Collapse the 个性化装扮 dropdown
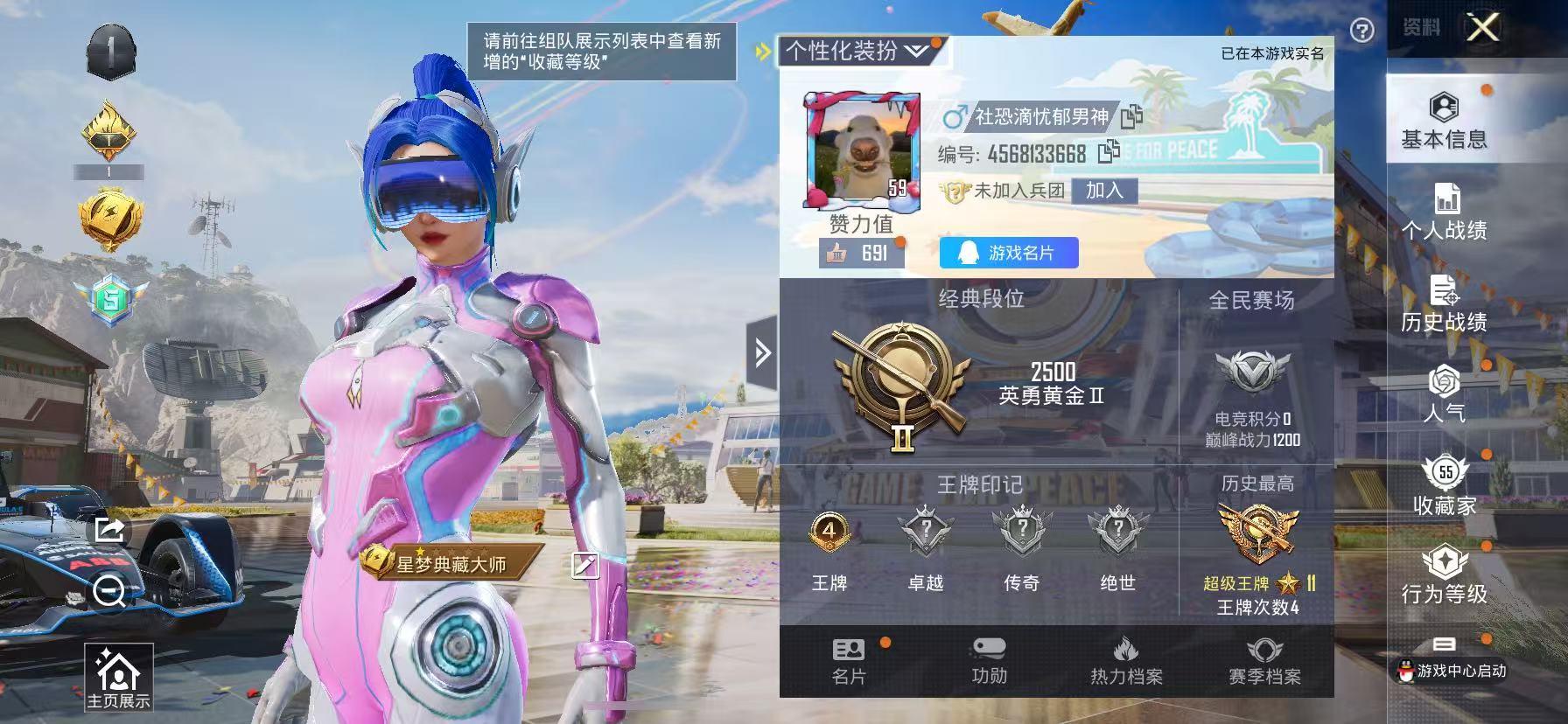The height and width of the screenshot is (724, 1568). (915, 52)
